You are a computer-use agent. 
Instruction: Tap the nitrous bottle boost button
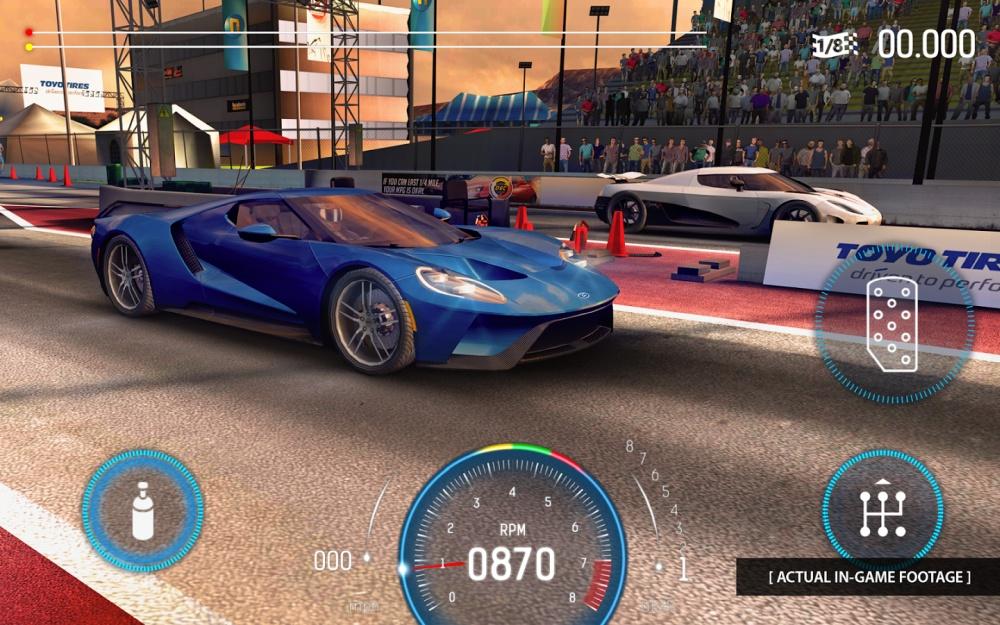[x=143, y=510]
